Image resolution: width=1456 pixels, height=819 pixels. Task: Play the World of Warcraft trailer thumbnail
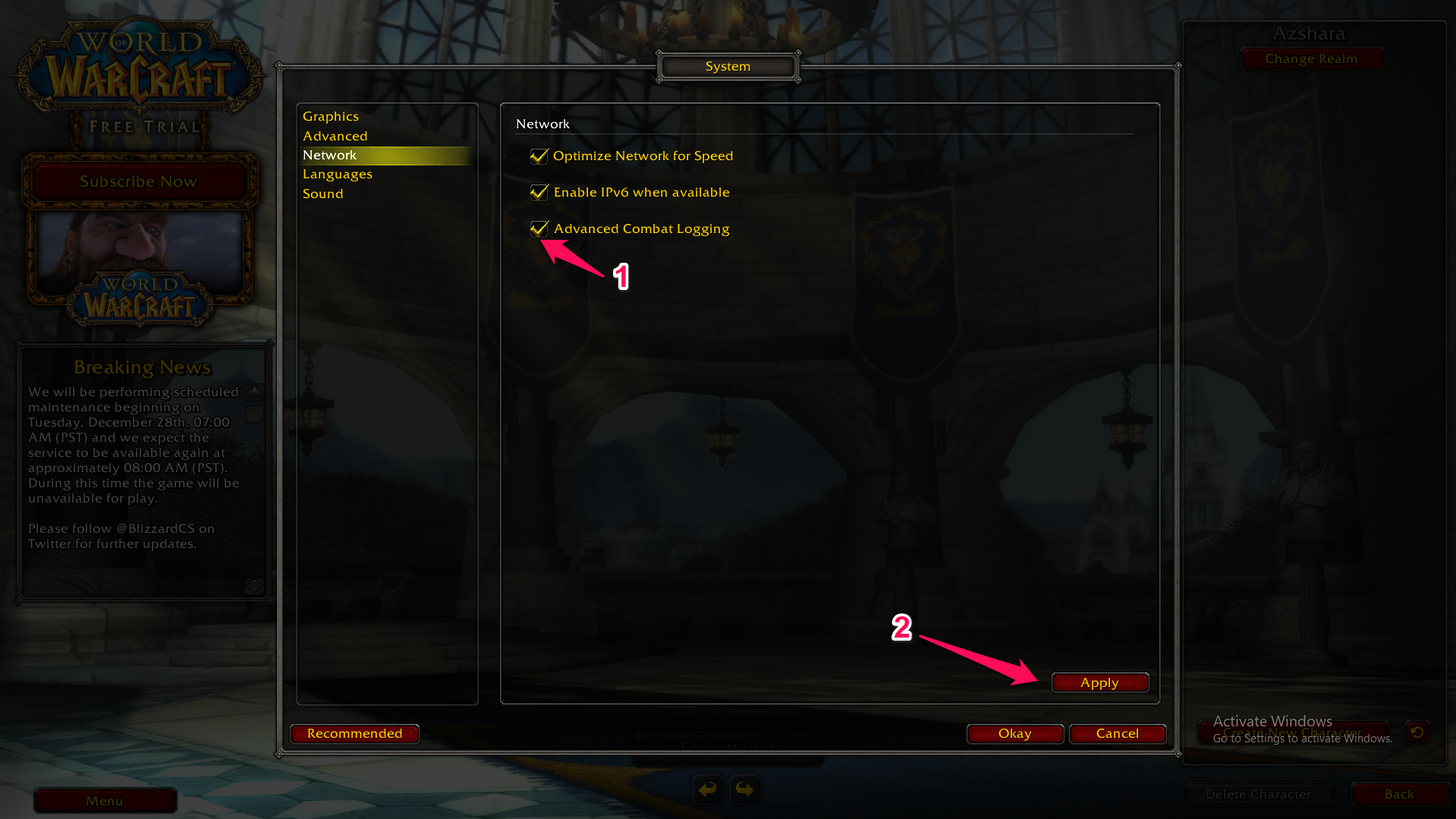[139, 258]
